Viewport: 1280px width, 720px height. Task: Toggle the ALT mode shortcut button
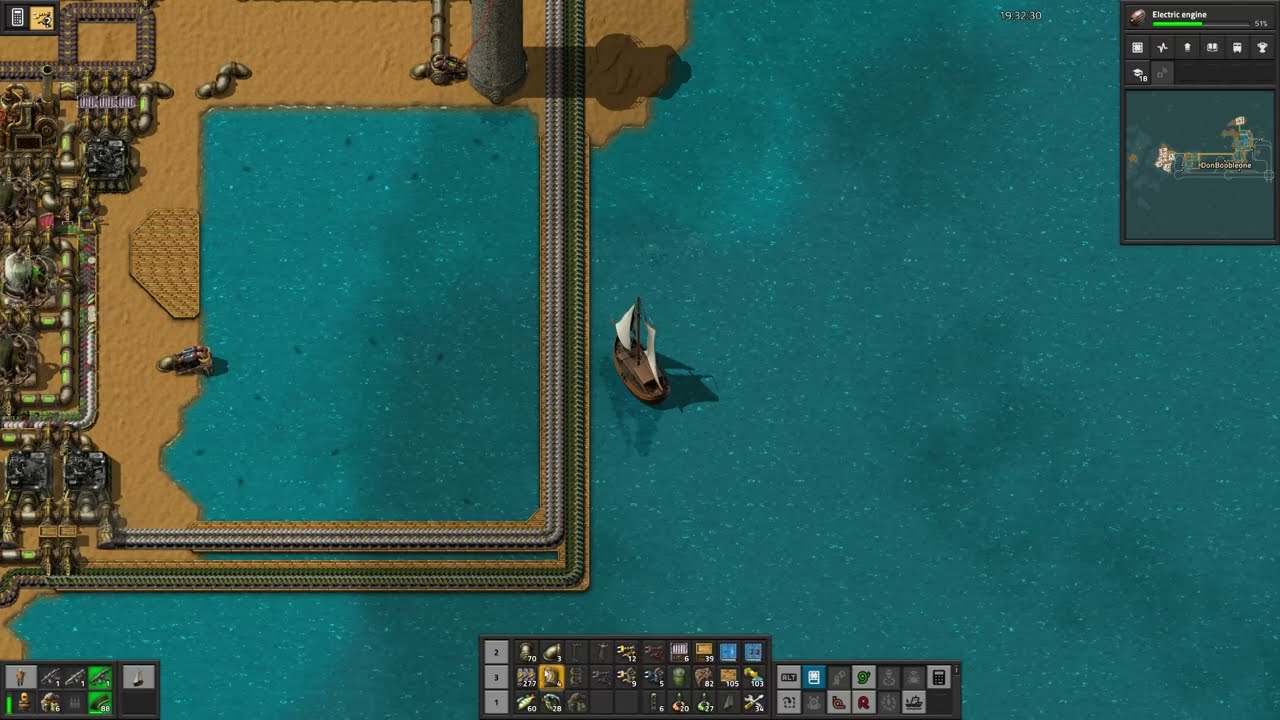coord(789,678)
